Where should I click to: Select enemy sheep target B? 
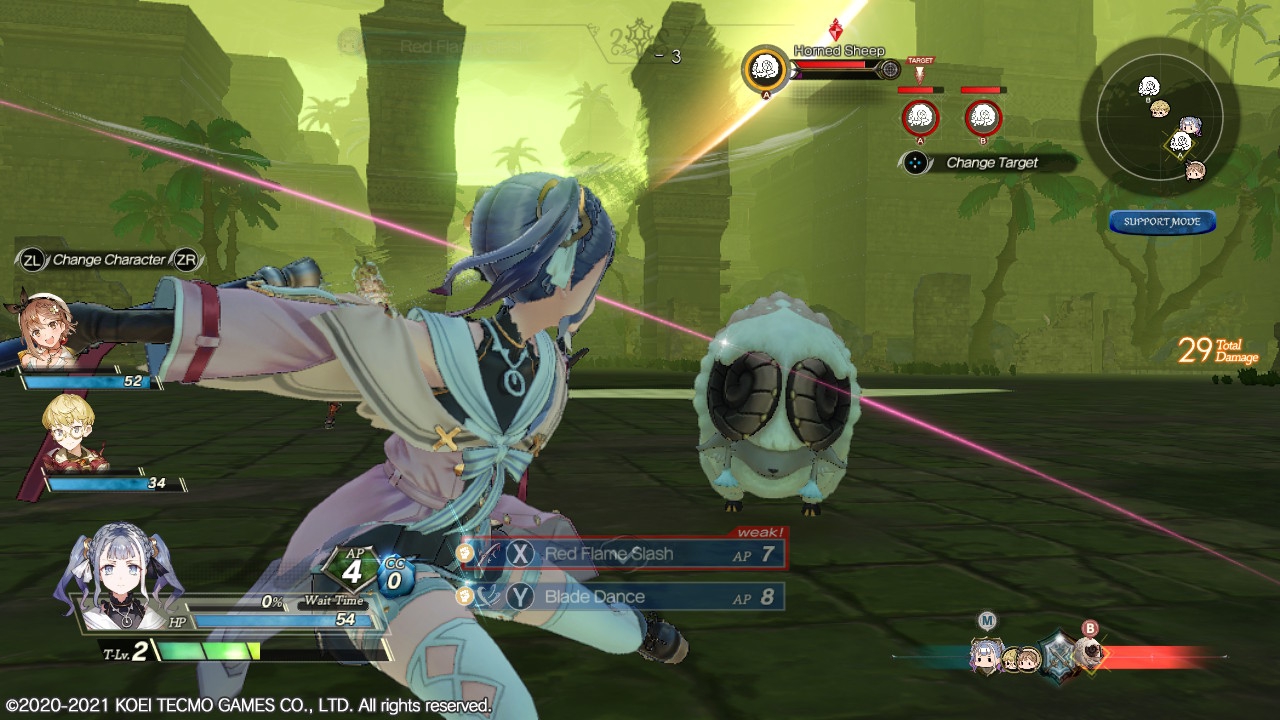[x=983, y=118]
